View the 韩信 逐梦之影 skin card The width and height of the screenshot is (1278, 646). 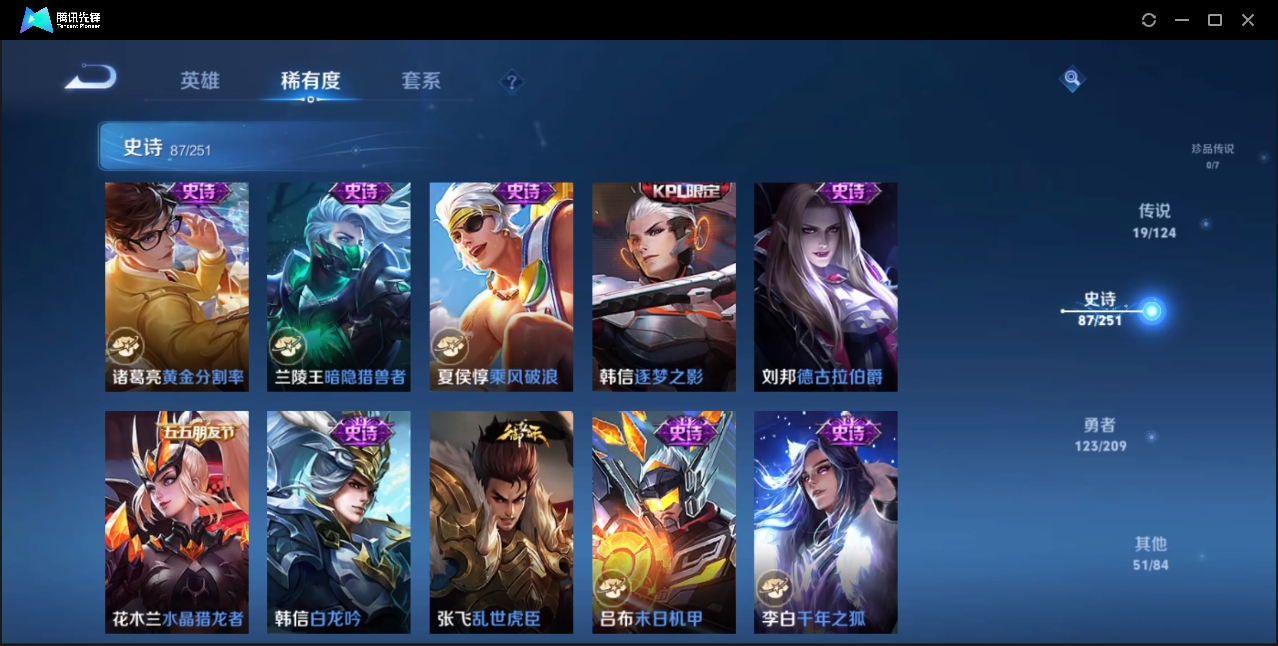664,287
